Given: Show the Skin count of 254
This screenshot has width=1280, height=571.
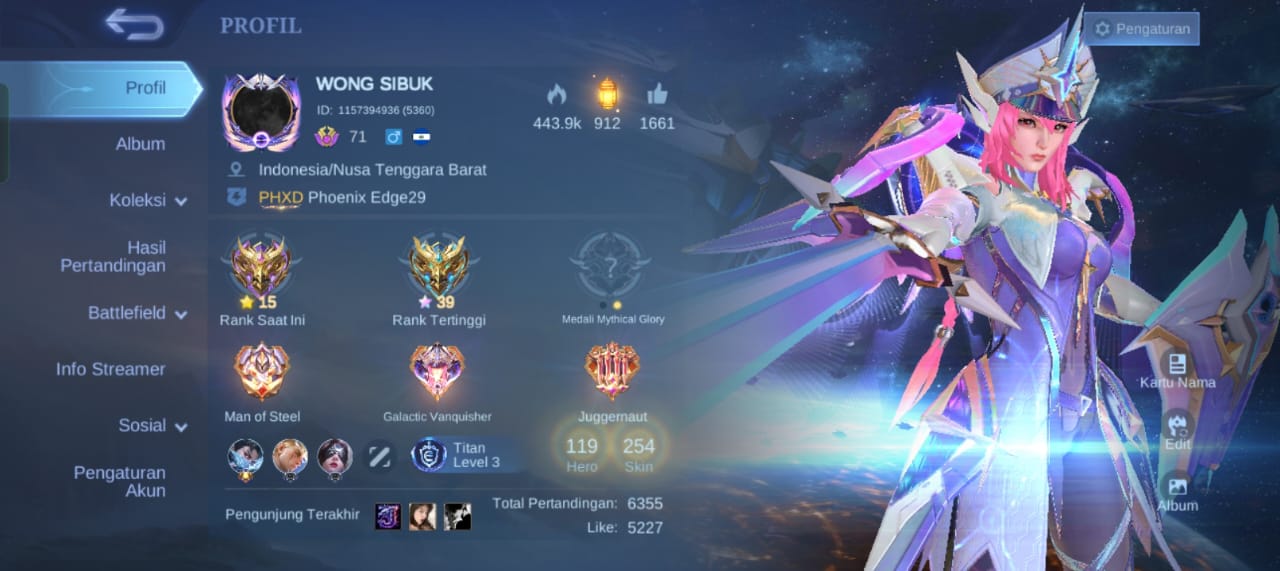Looking at the screenshot, I should tap(638, 452).
